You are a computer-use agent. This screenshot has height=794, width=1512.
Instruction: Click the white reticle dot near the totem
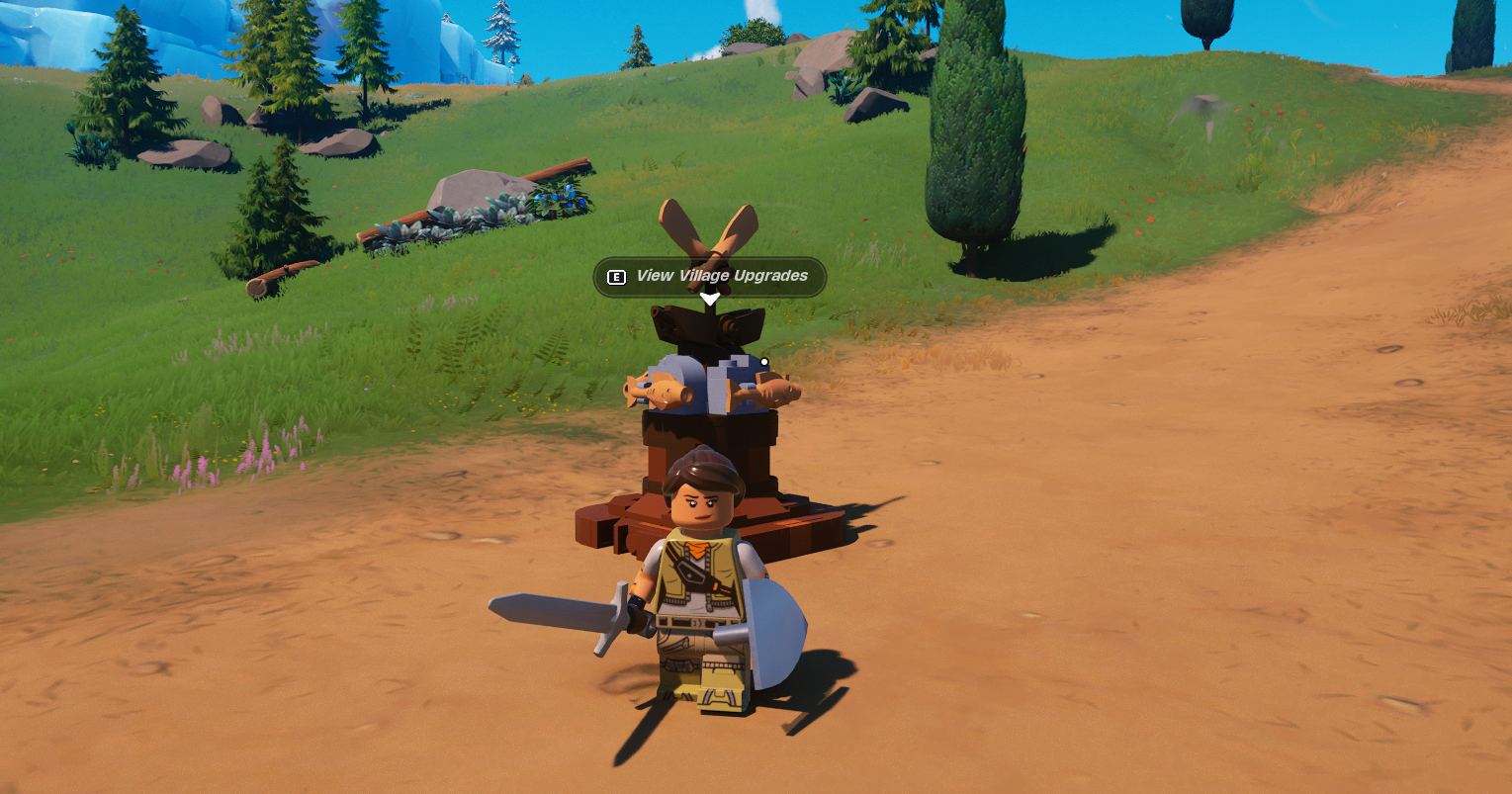pyautogui.click(x=762, y=361)
